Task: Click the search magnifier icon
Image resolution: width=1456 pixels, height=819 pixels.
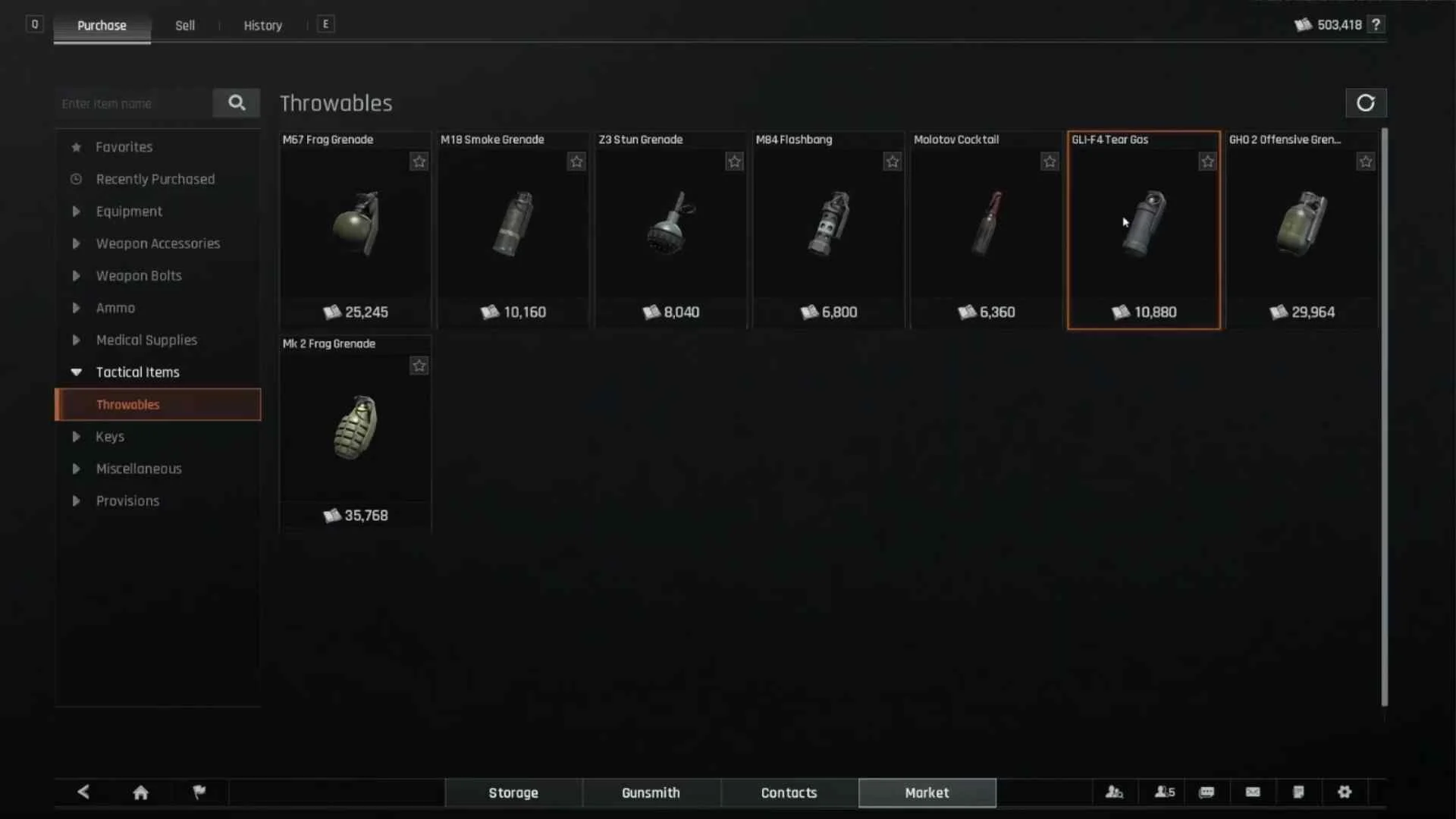Action: point(237,103)
